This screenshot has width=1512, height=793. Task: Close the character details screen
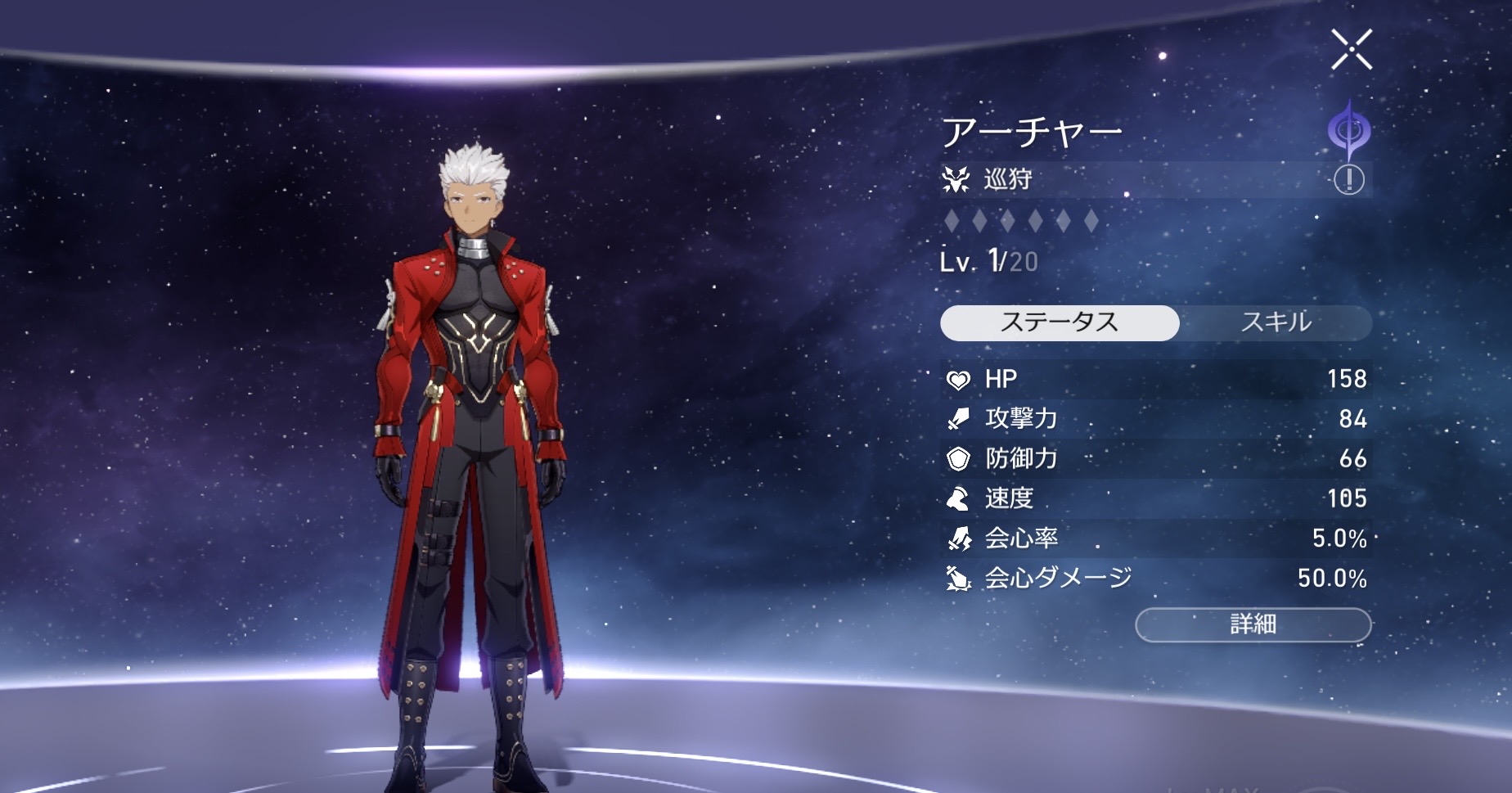pyautogui.click(x=1351, y=49)
